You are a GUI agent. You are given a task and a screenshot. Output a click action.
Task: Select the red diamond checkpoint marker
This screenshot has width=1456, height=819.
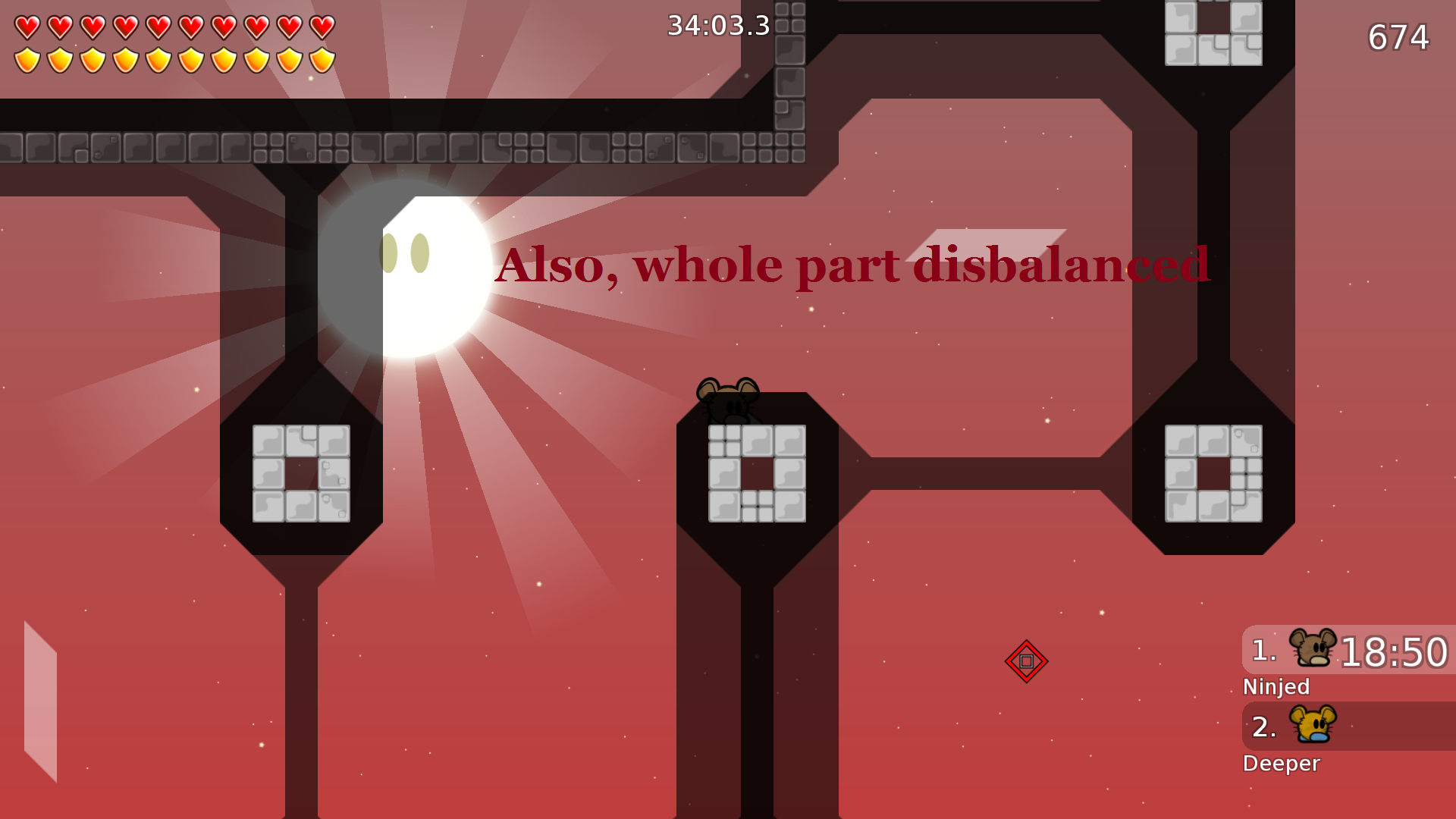click(x=1027, y=661)
